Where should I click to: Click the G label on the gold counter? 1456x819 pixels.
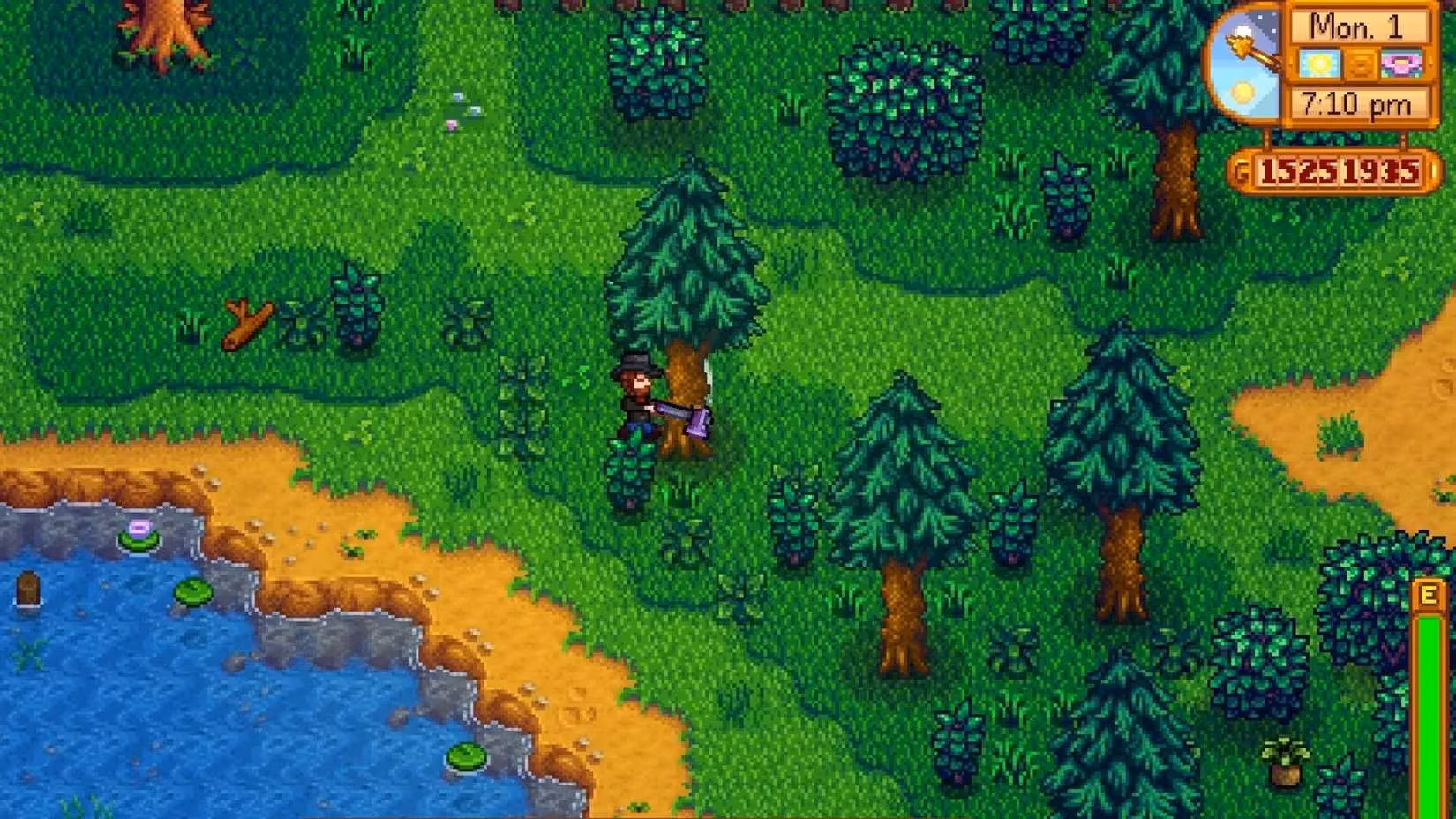point(1241,170)
